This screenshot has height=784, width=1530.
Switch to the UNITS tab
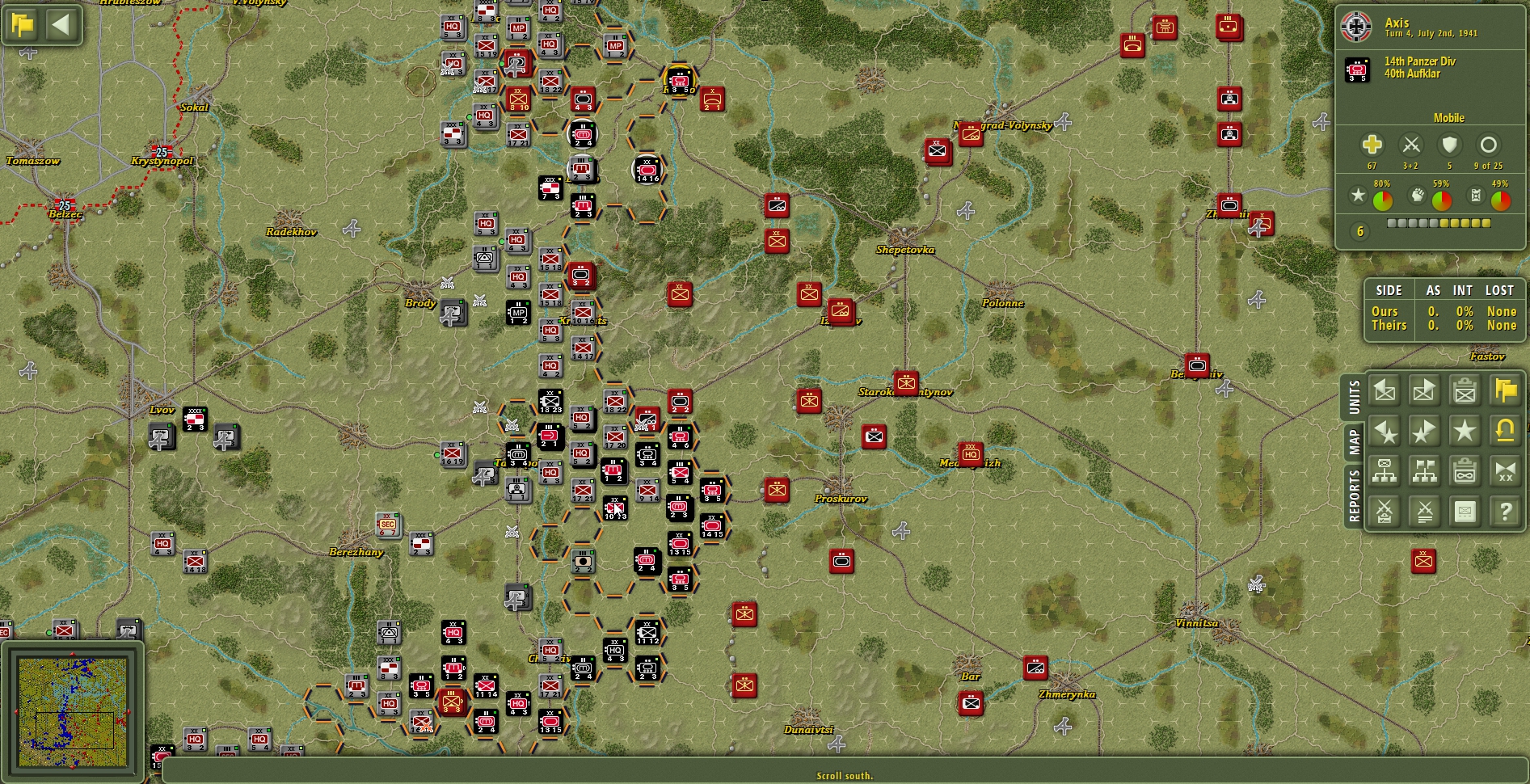[x=1355, y=396]
